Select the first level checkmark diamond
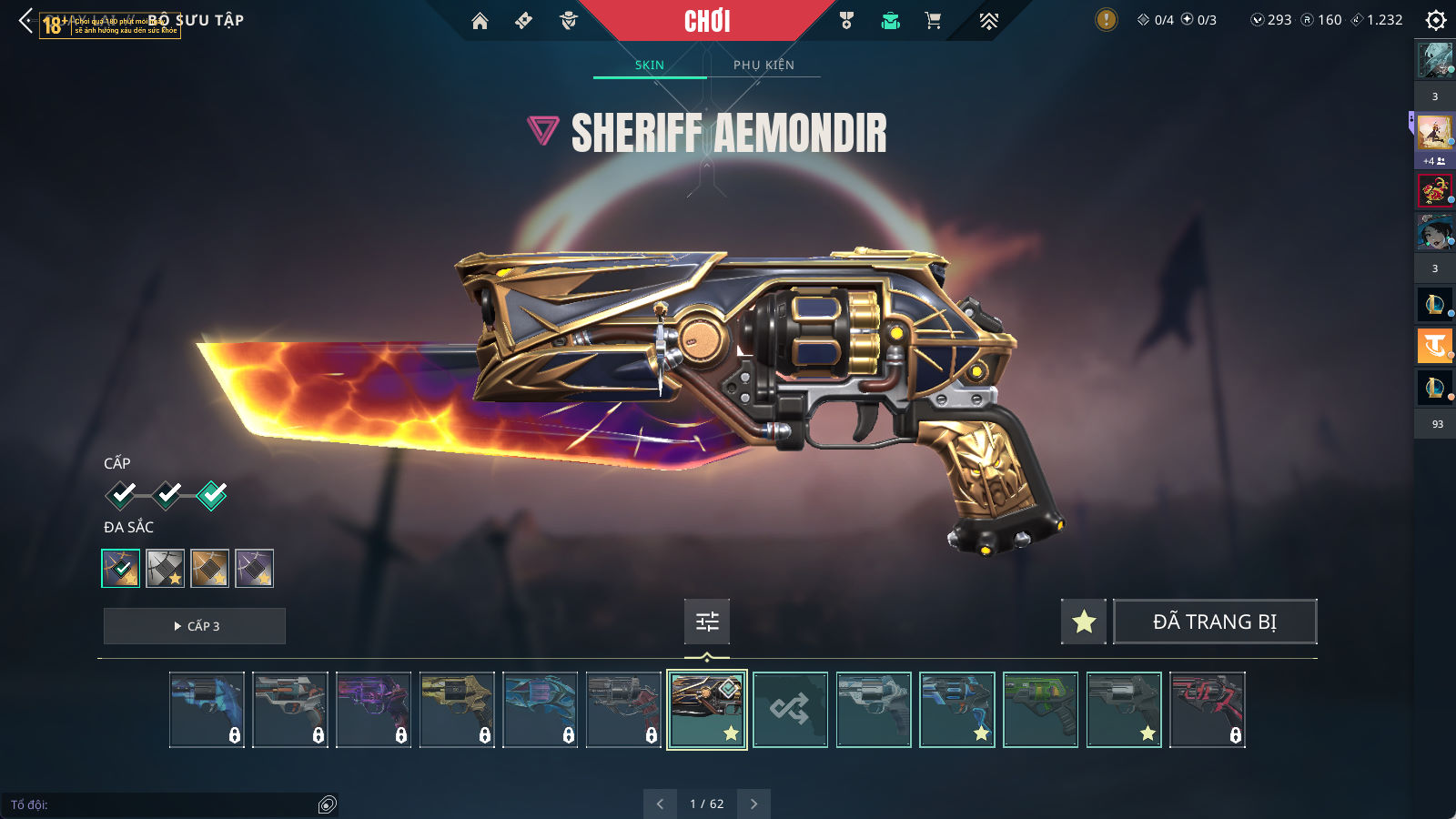 click(121, 495)
